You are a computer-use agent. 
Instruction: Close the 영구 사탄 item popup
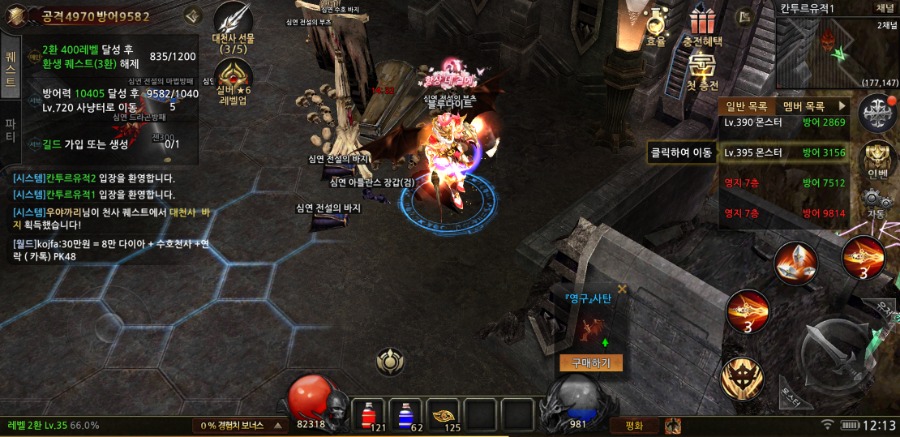pyautogui.click(x=622, y=289)
